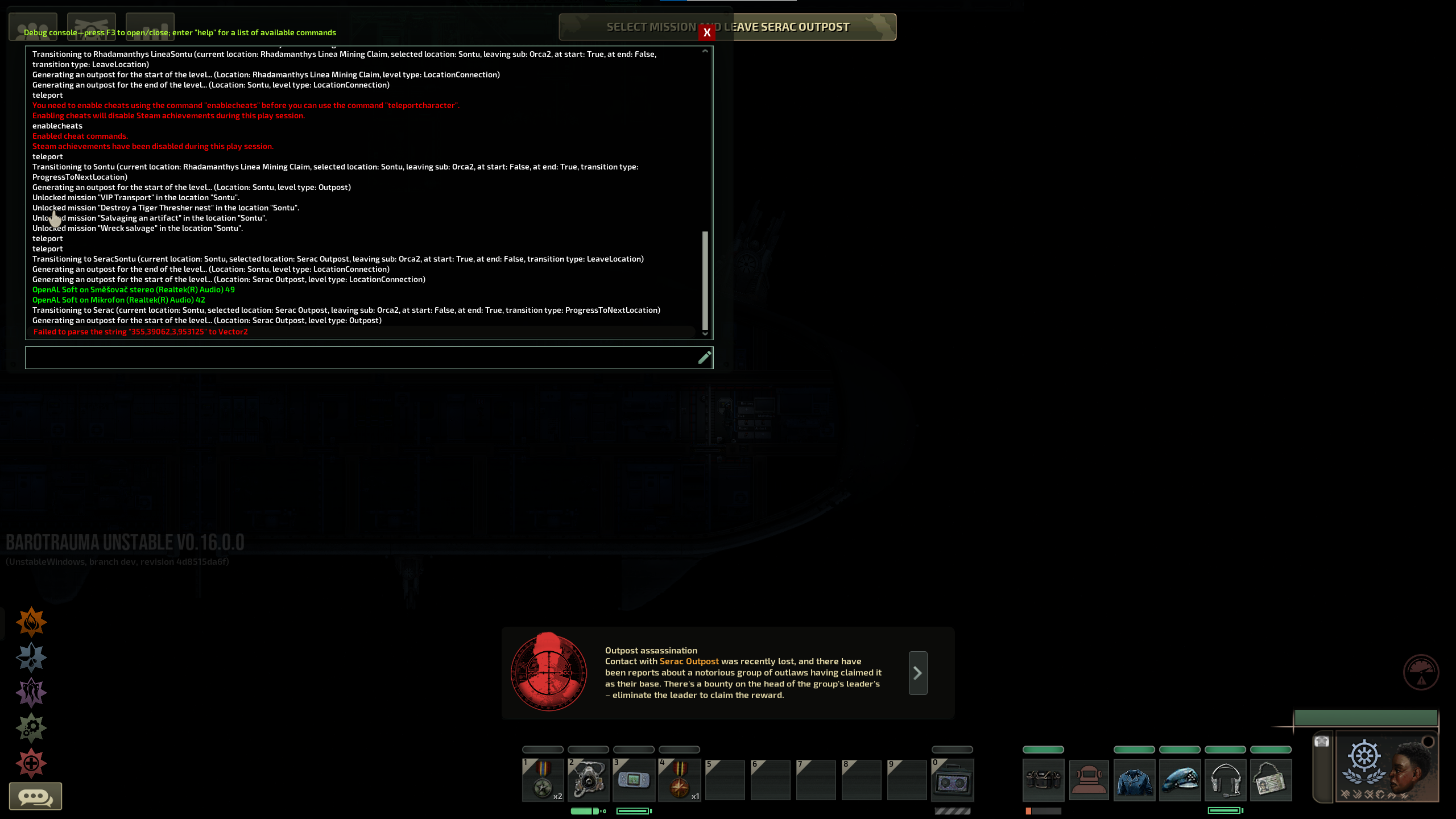Screen dimensions: 1456x819
Task: Expand the Outpost assassination mission details arrow
Action: point(917,673)
